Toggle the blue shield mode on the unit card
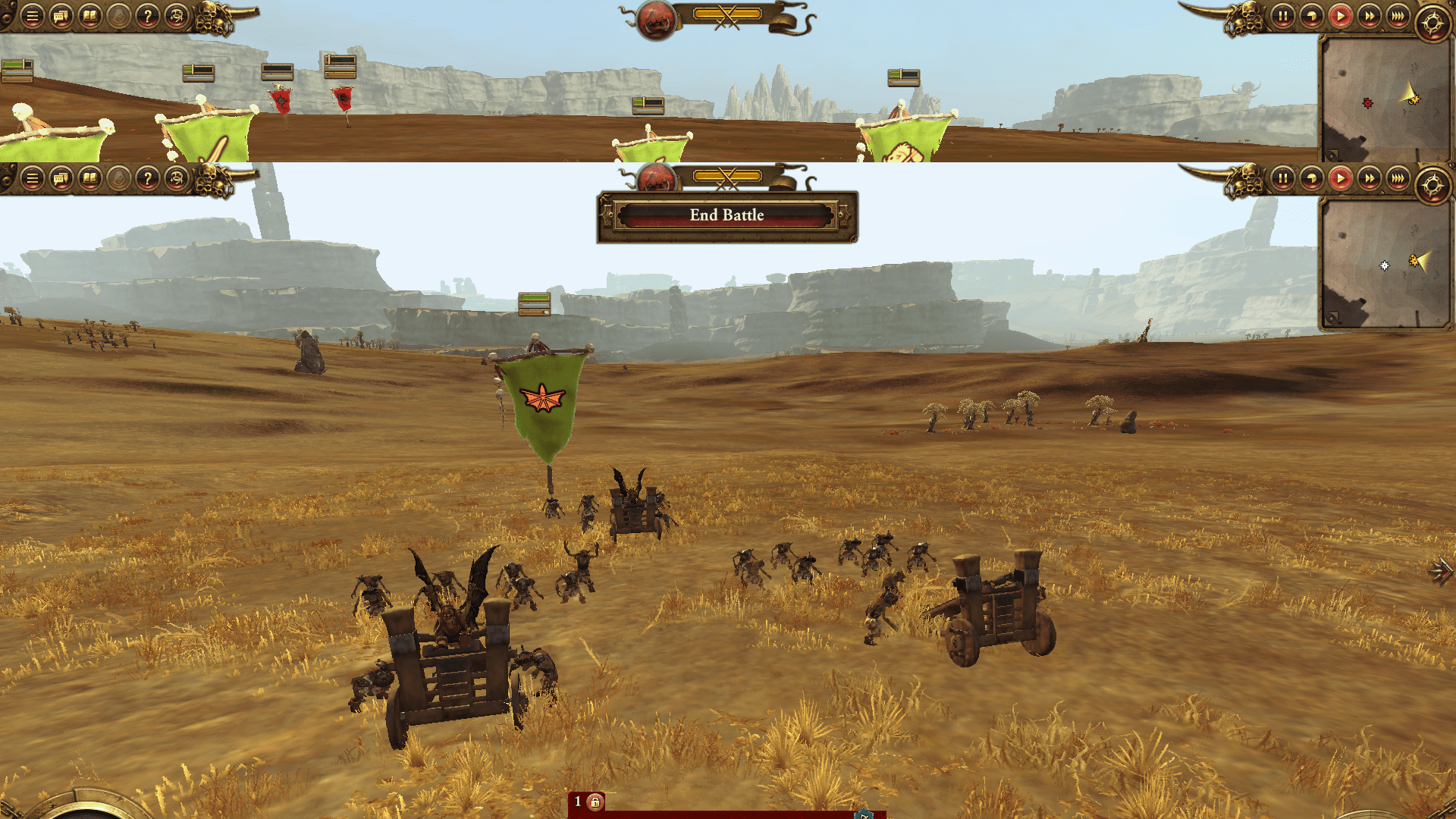This screenshot has height=819, width=1456. (x=862, y=814)
